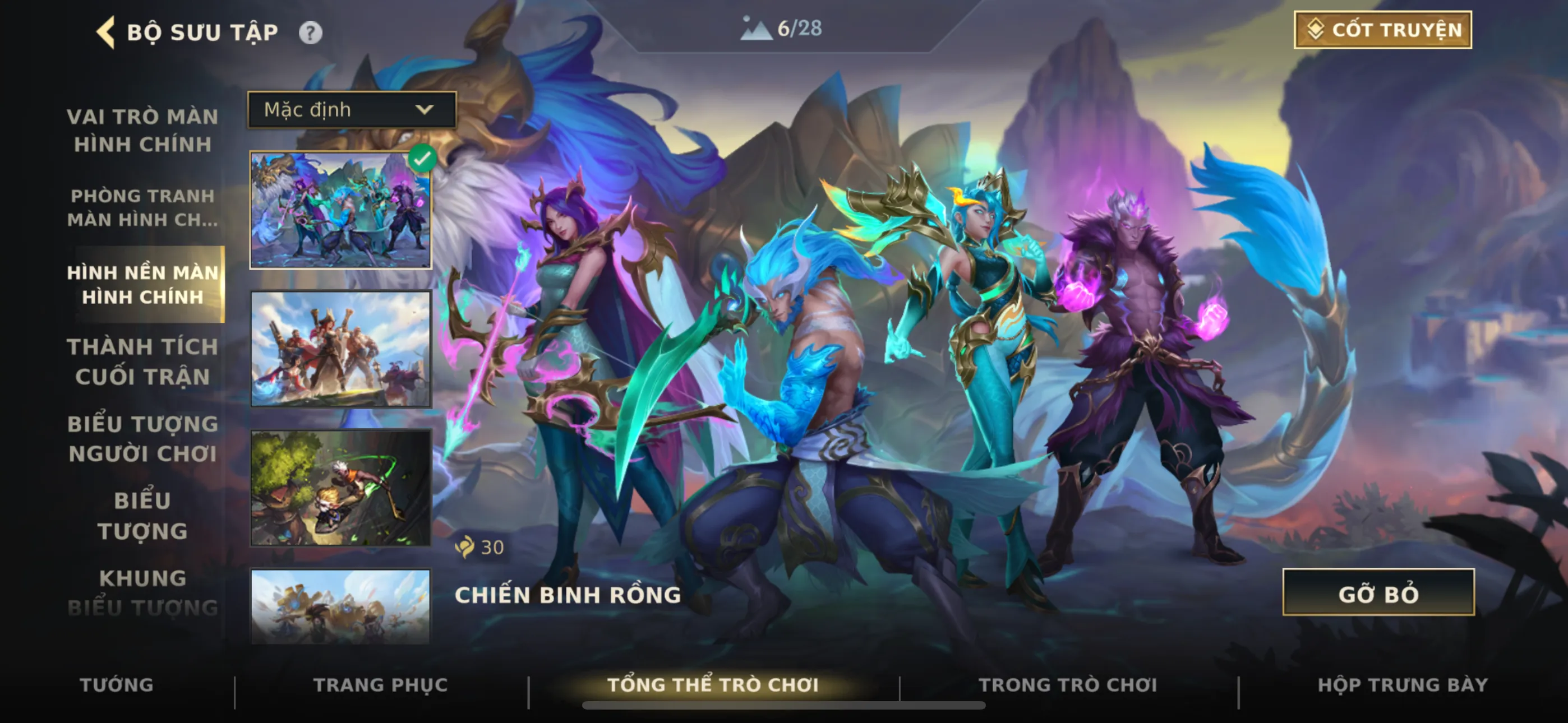Click the Gỡ Bỏ button
Viewport: 1568px width, 723px height.
tap(1378, 593)
